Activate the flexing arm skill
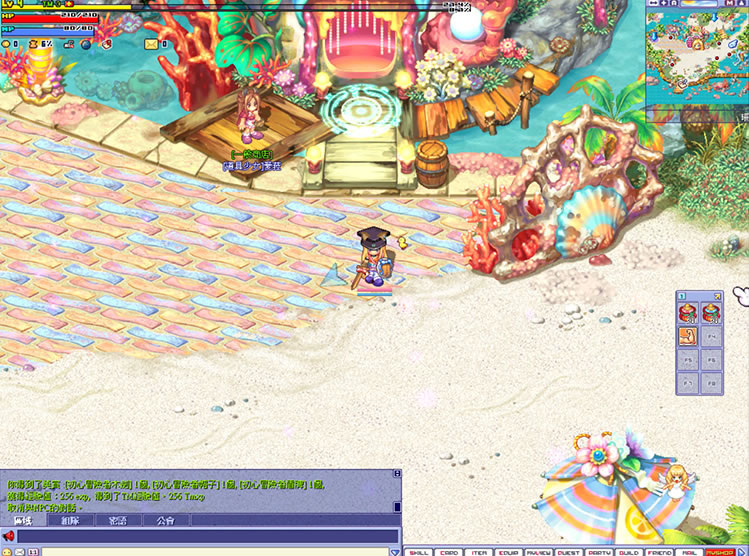The height and width of the screenshot is (556, 749). 689,336
